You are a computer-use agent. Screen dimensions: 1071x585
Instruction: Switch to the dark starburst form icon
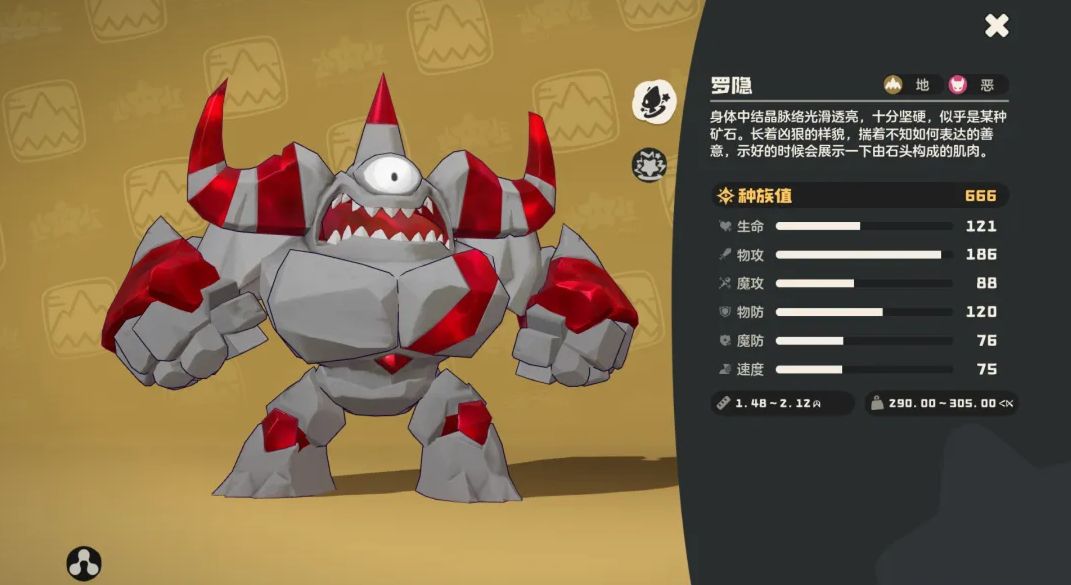(650, 163)
